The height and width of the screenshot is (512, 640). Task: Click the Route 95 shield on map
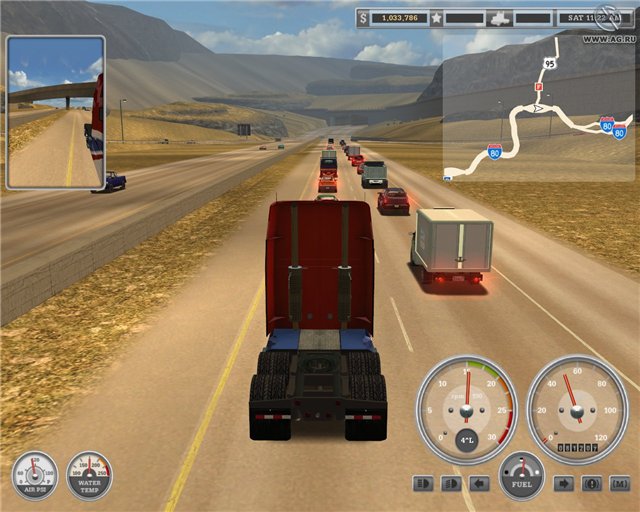549,62
